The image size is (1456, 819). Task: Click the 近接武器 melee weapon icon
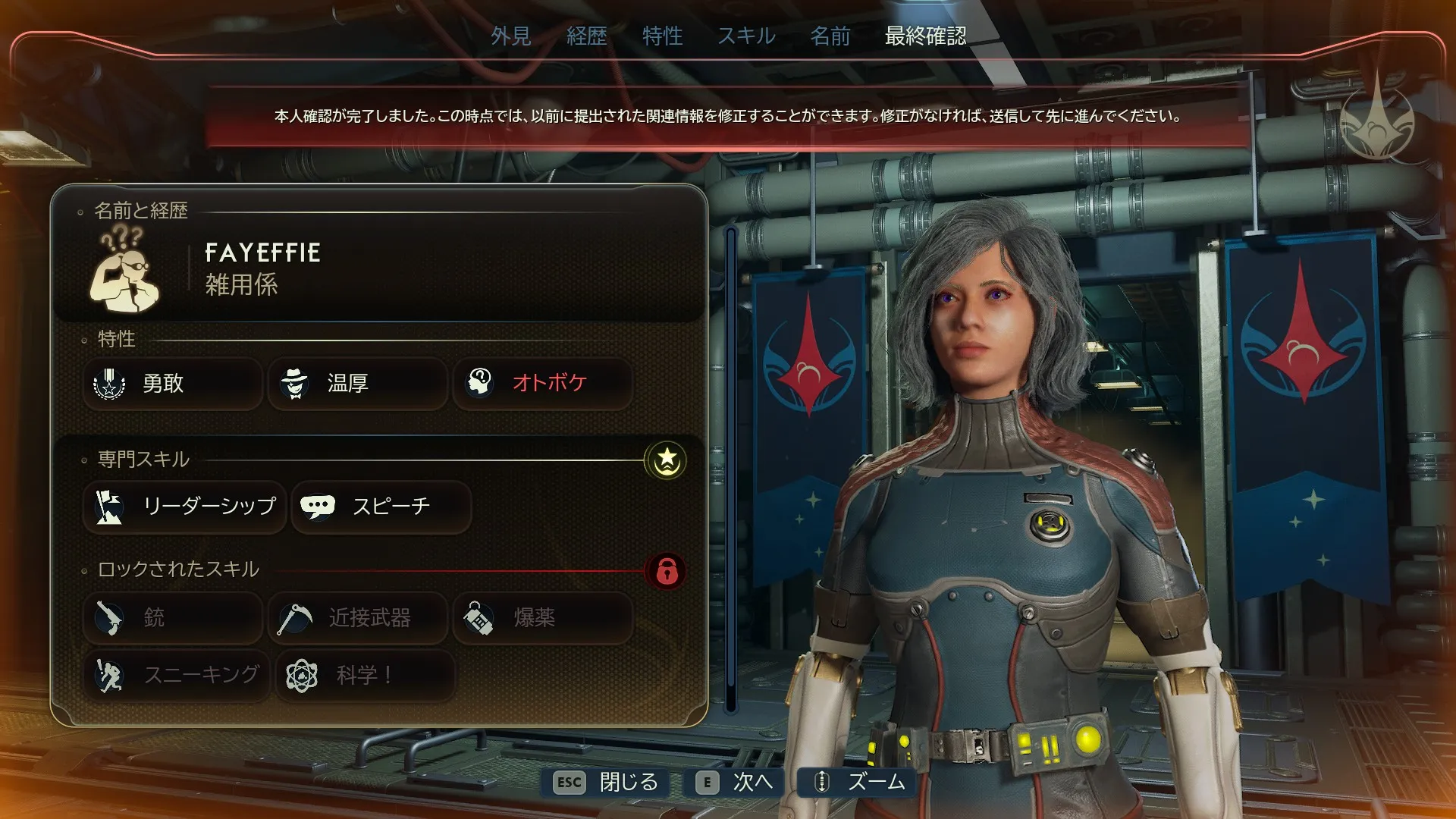pos(296,618)
